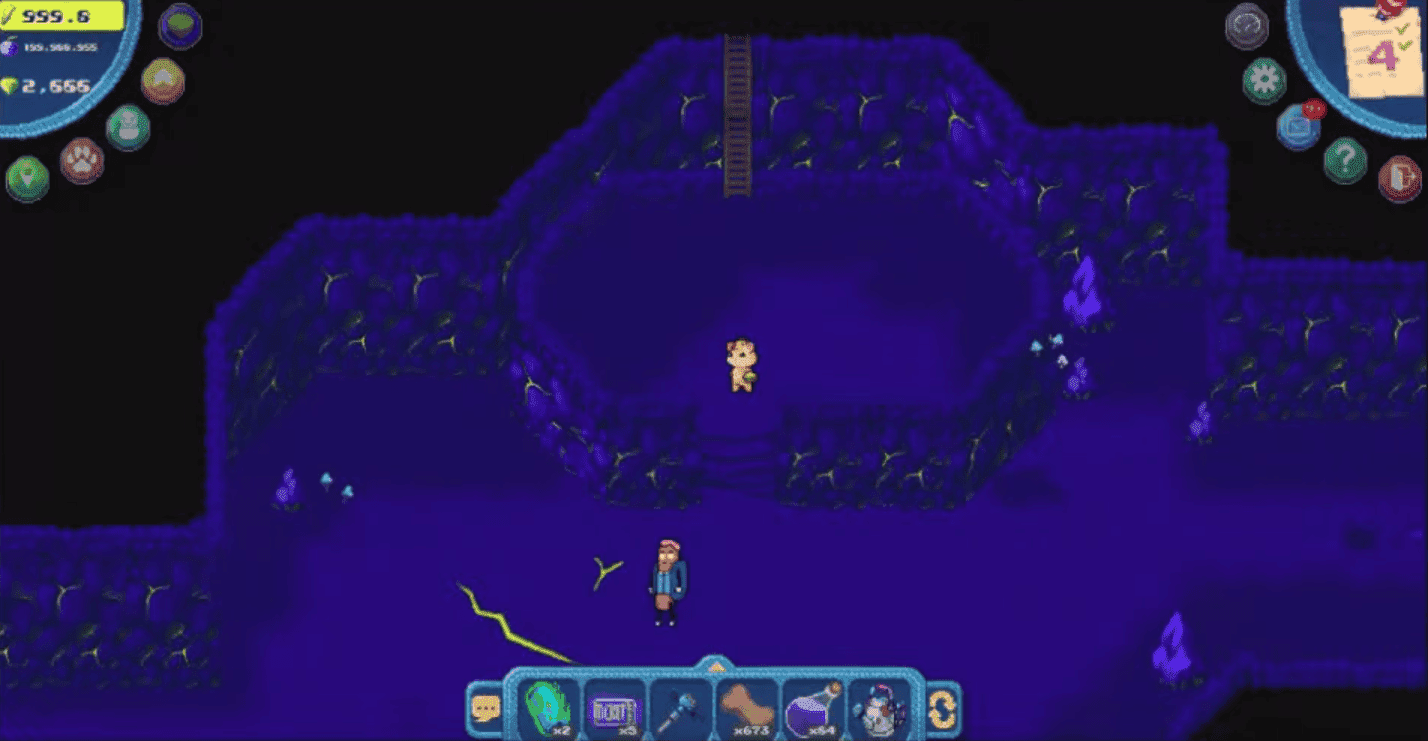Image resolution: width=1428 pixels, height=741 pixels.
Task: Open the chat bubble beside the hotbar
Action: [x=485, y=706]
